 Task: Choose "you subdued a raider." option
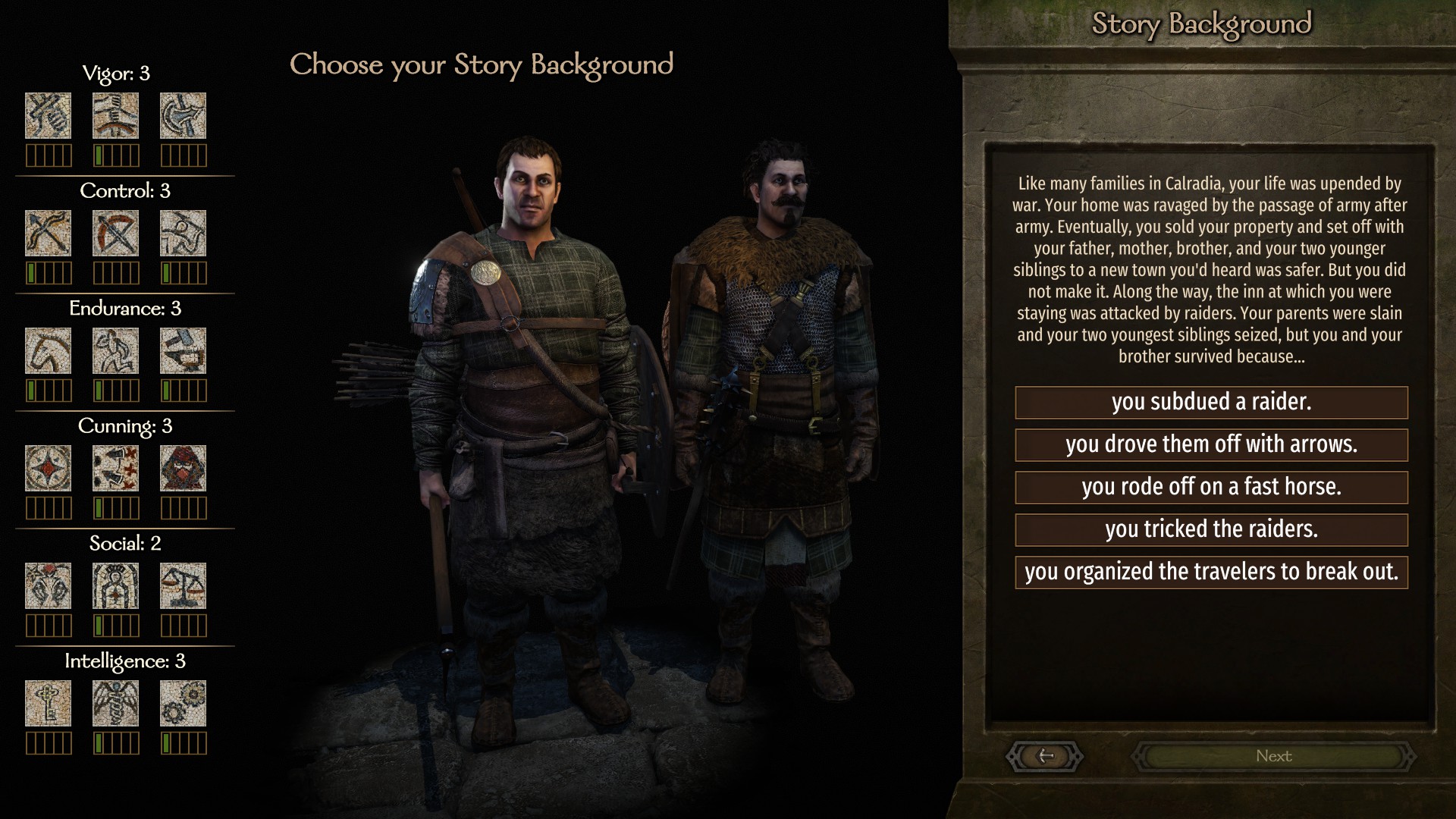click(1211, 402)
